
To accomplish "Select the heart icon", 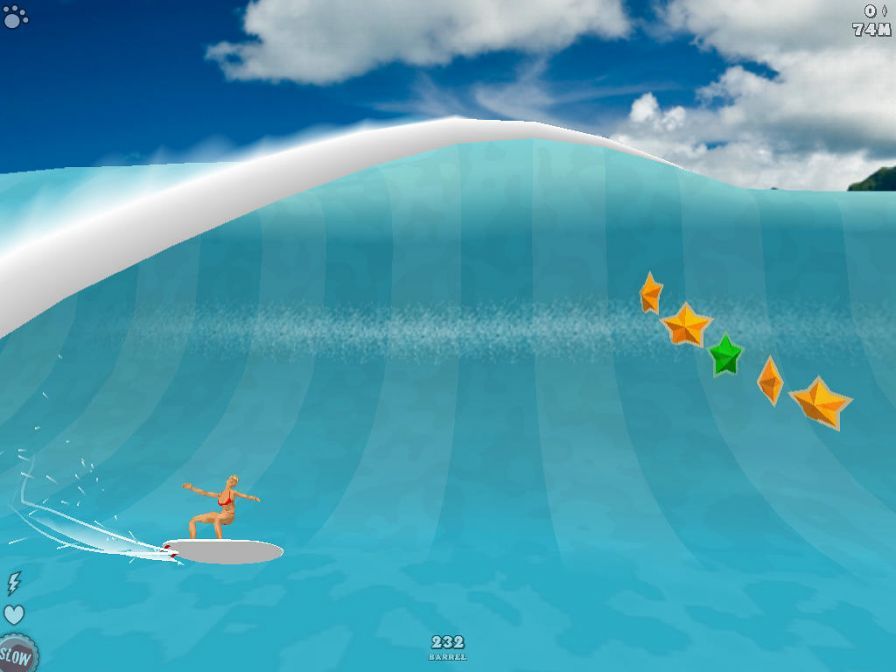I will [x=14, y=614].
